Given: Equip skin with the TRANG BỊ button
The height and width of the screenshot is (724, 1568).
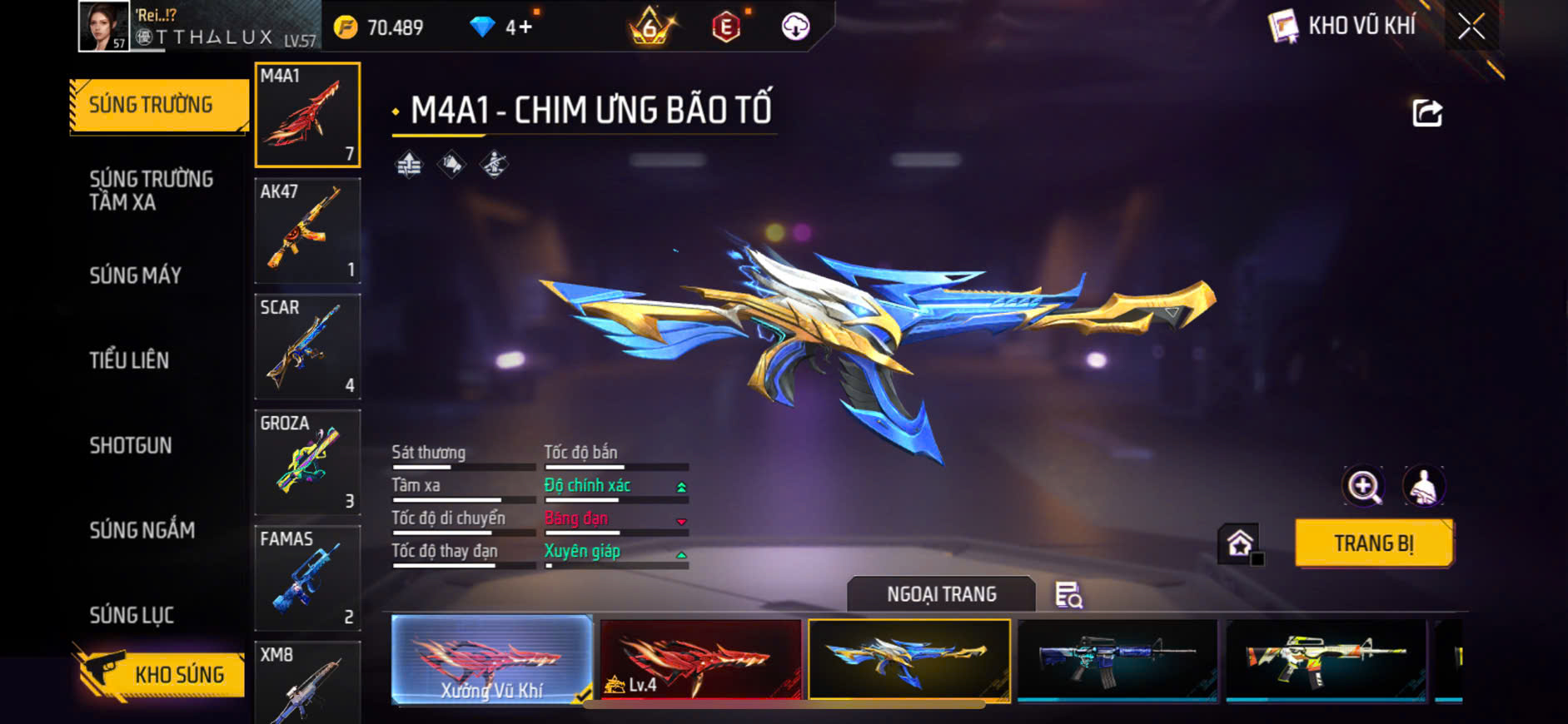Looking at the screenshot, I should point(1374,543).
